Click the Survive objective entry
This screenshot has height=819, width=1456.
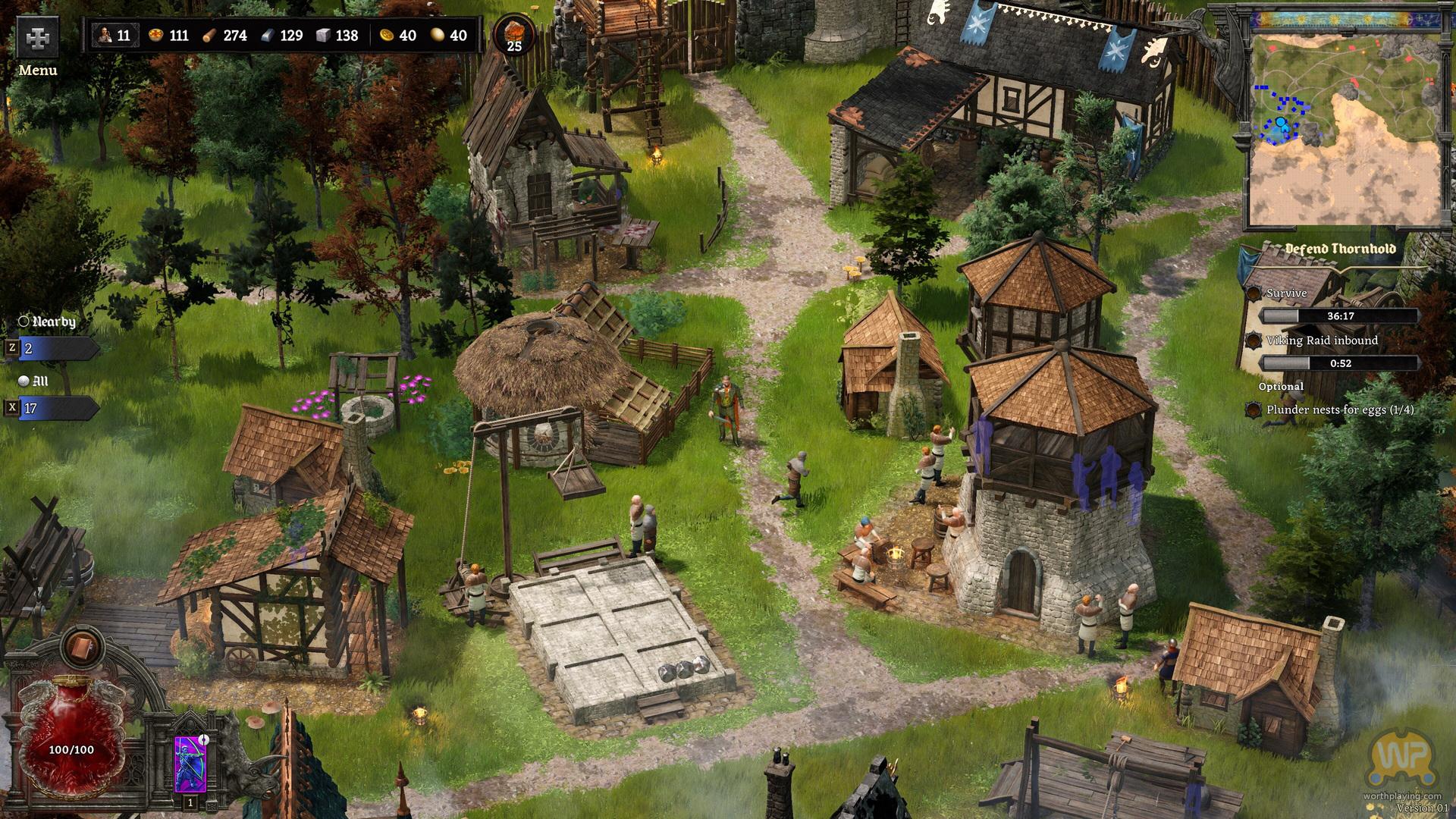(1287, 293)
